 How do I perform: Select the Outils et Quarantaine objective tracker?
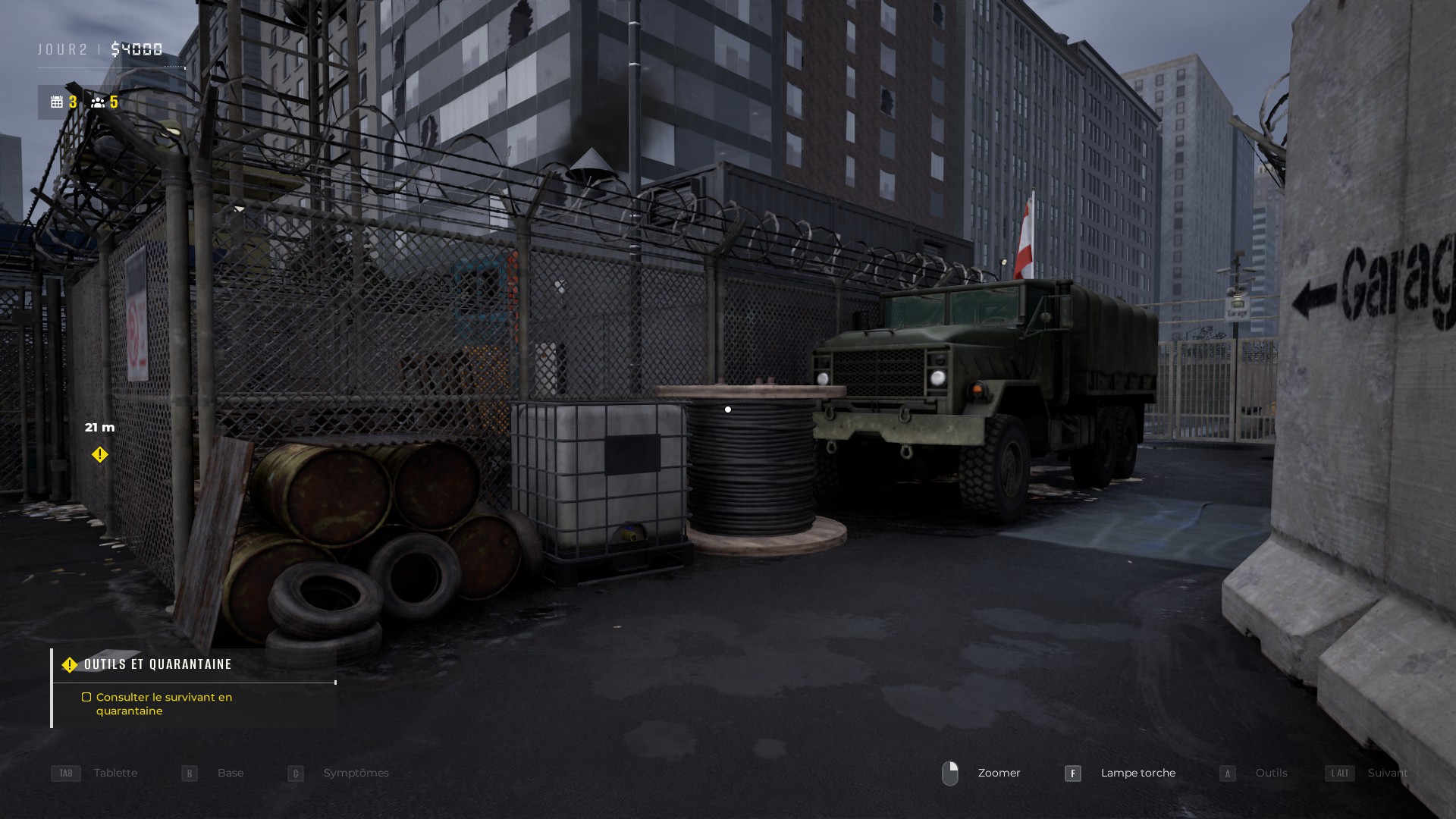(158, 664)
